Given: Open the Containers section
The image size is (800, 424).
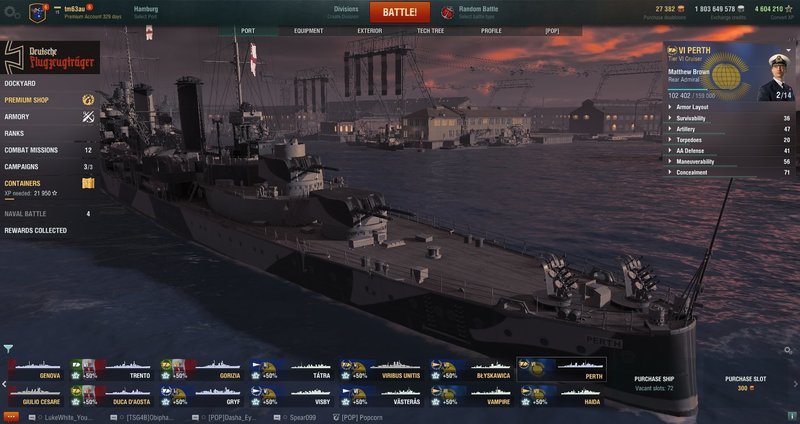Looking at the screenshot, I should coord(23,183).
